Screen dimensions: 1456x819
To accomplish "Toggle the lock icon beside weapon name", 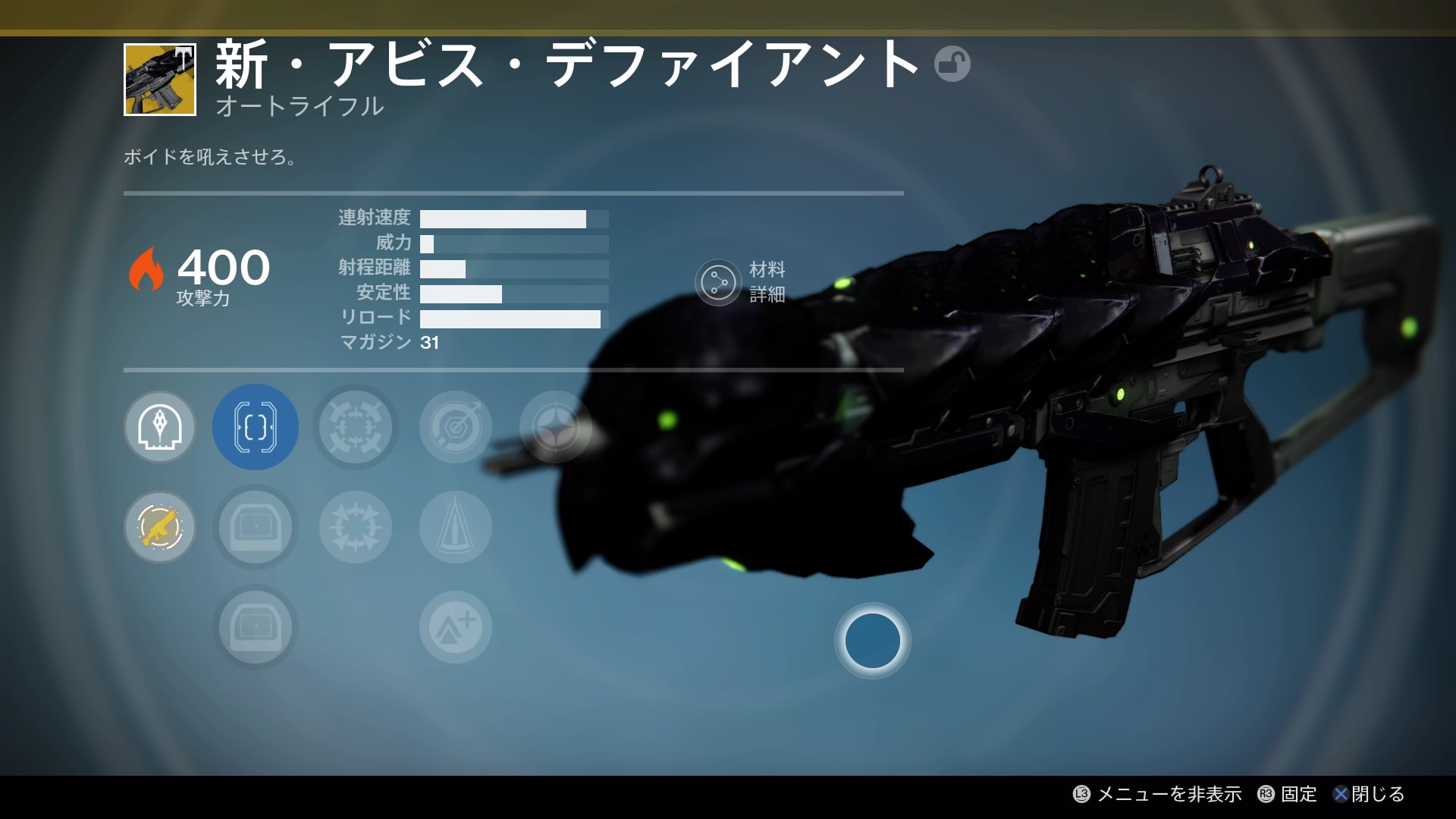I will tap(952, 64).
